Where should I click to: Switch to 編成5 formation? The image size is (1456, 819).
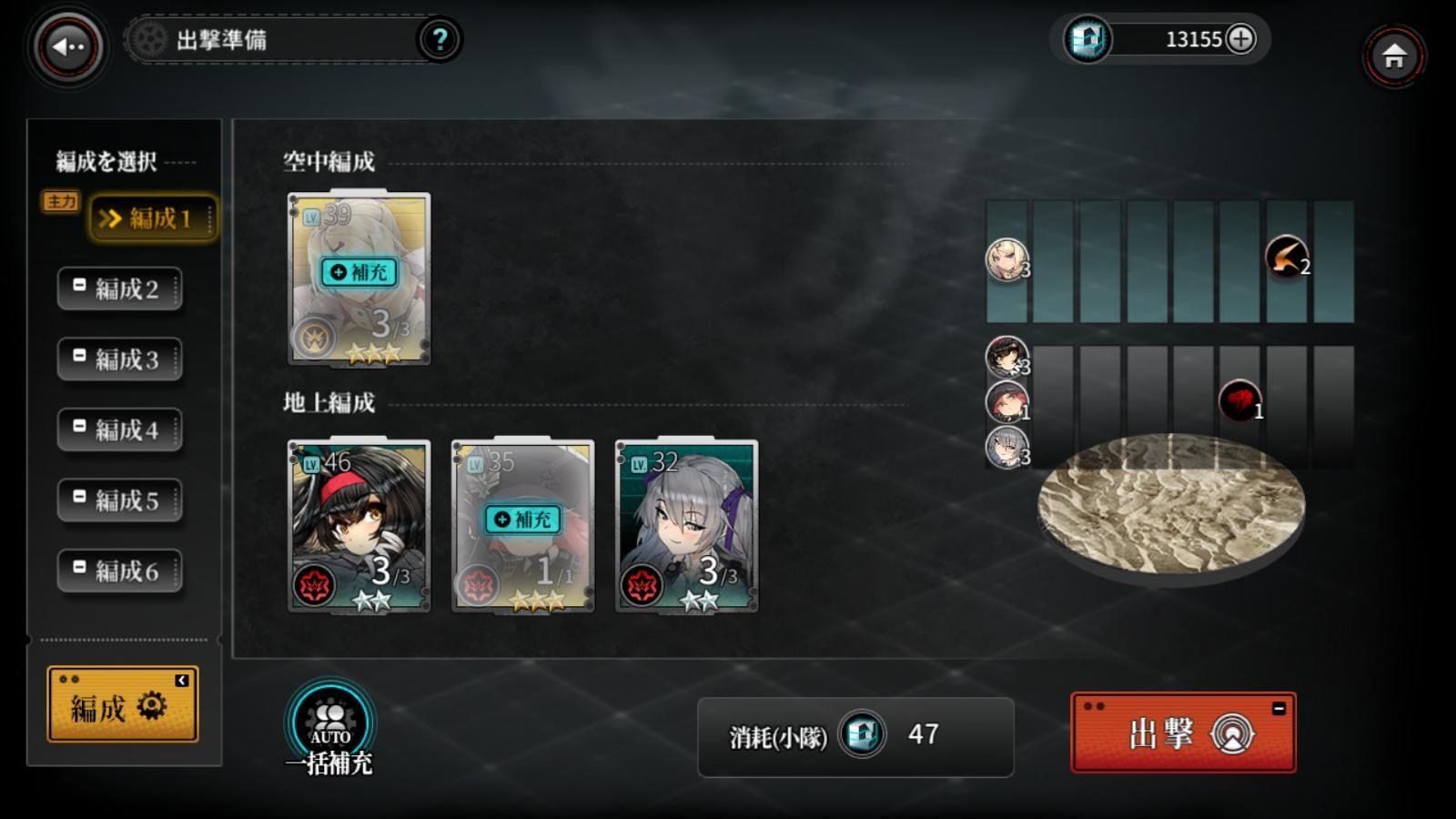120,500
